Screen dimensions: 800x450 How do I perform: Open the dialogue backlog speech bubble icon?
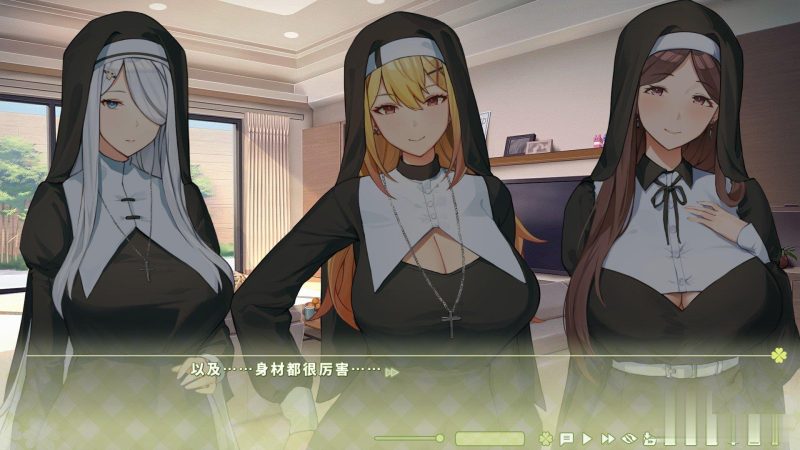pyautogui.click(x=566, y=438)
